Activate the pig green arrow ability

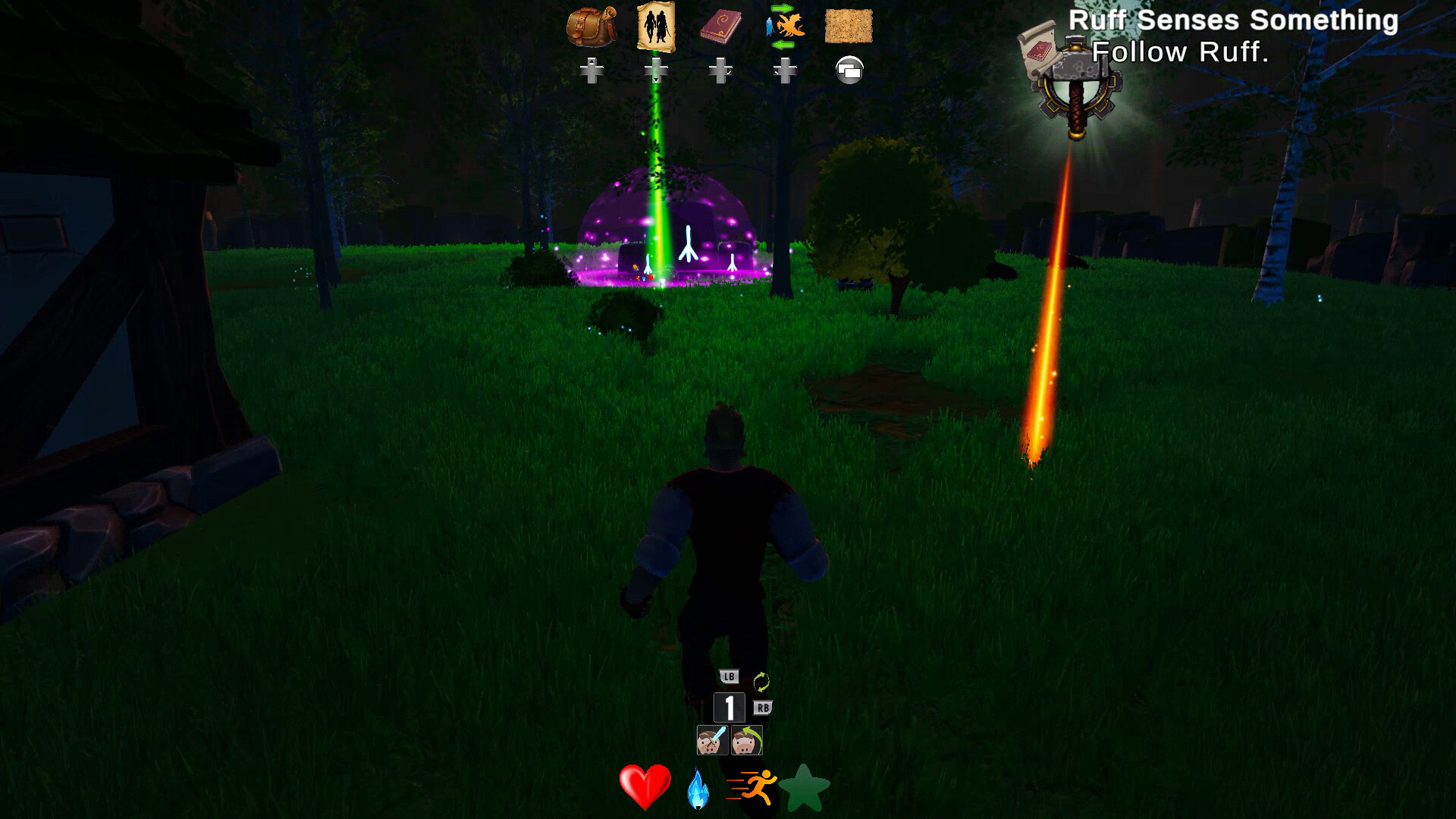pyautogui.click(x=747, y=740)
